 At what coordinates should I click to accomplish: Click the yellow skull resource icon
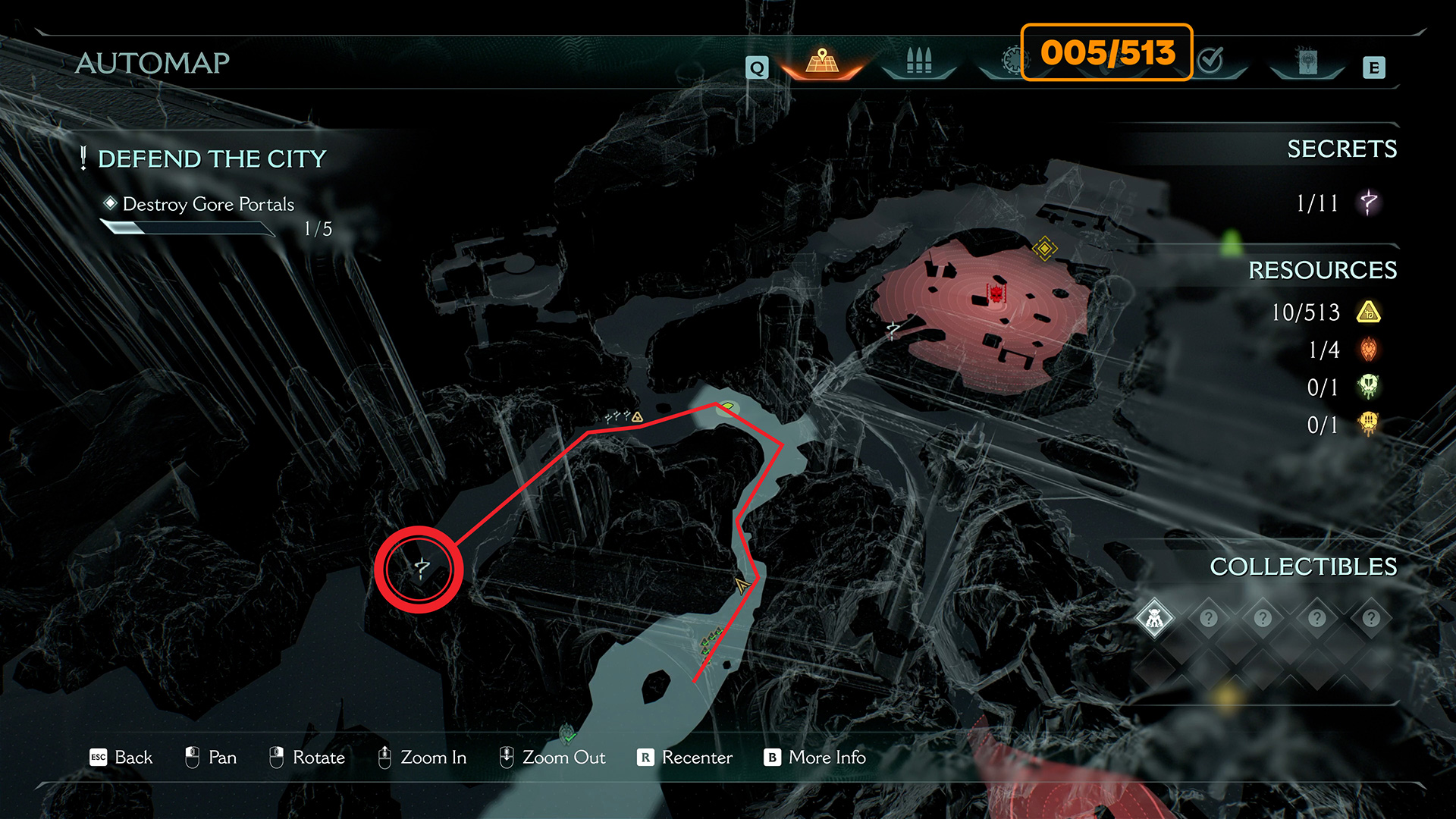coord(1369,424)
